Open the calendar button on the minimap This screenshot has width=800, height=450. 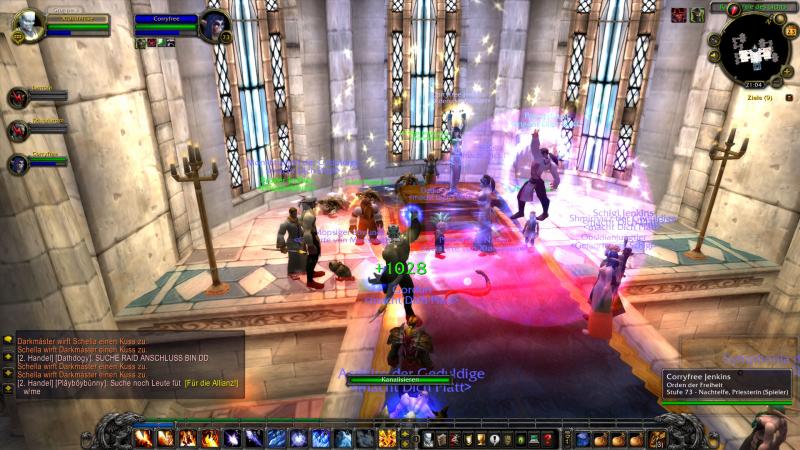pyautogui.click(x=790, y=32)
